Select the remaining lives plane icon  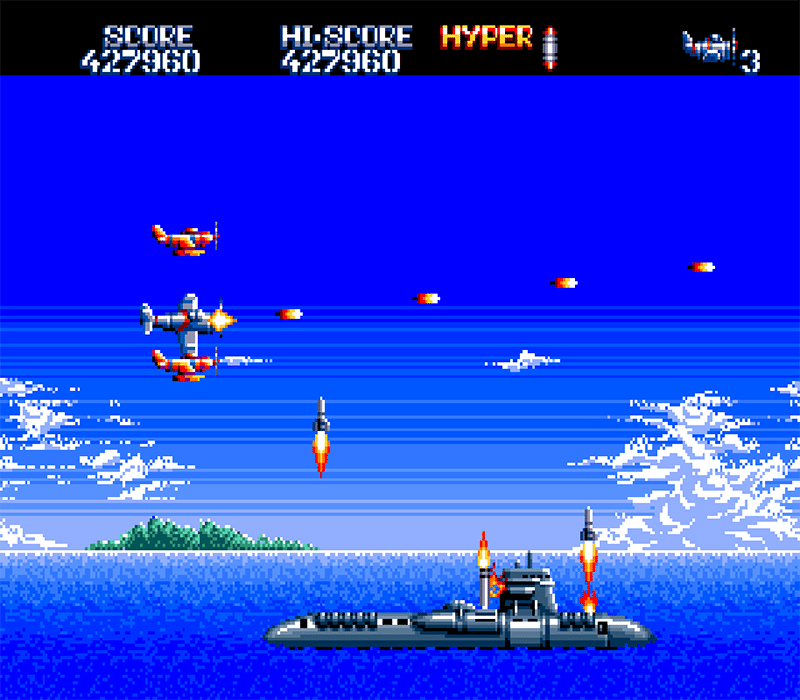coord(709,46)
